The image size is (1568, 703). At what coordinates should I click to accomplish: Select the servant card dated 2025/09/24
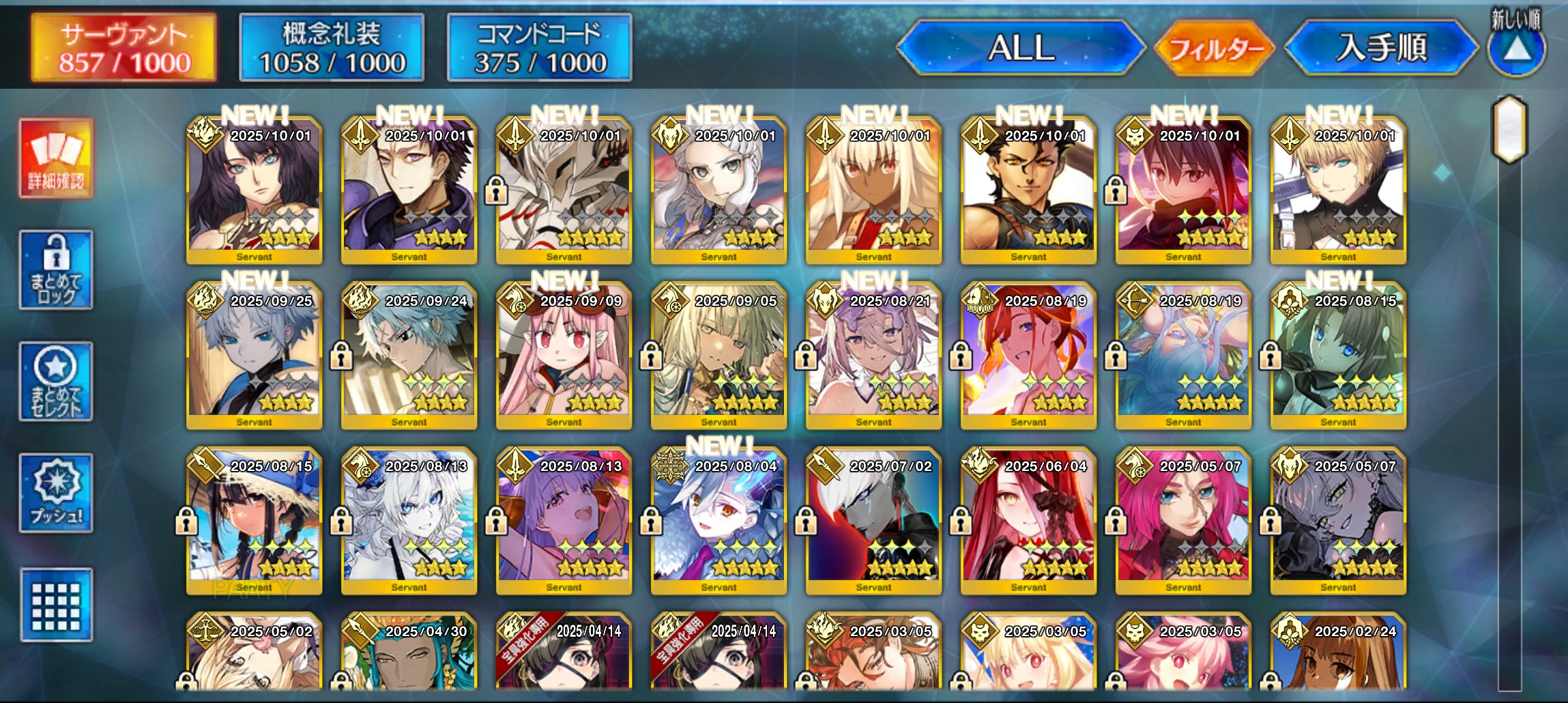[409, 355]
